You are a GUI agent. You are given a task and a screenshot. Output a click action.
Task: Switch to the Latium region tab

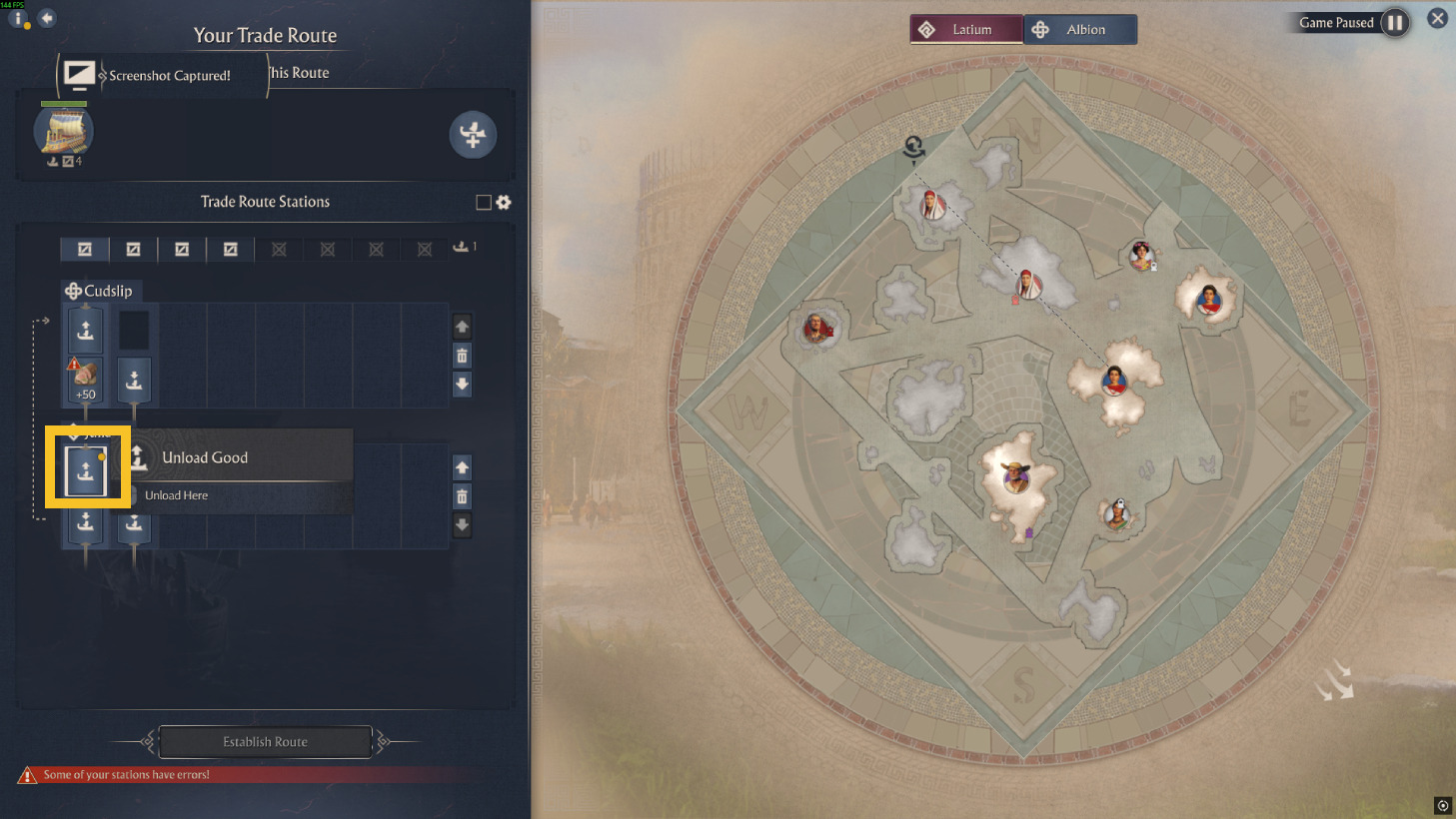[x=966, y=30]
